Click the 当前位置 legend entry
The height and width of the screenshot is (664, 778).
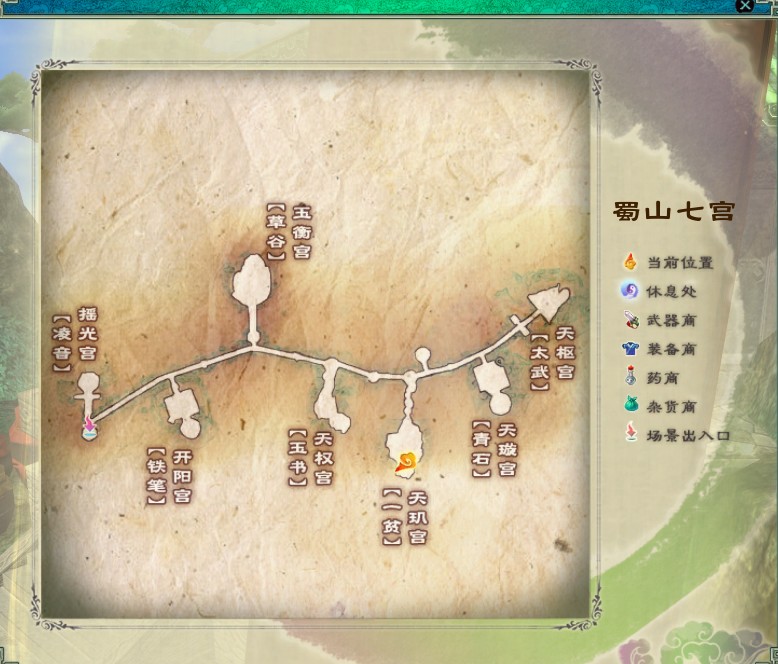679,263
